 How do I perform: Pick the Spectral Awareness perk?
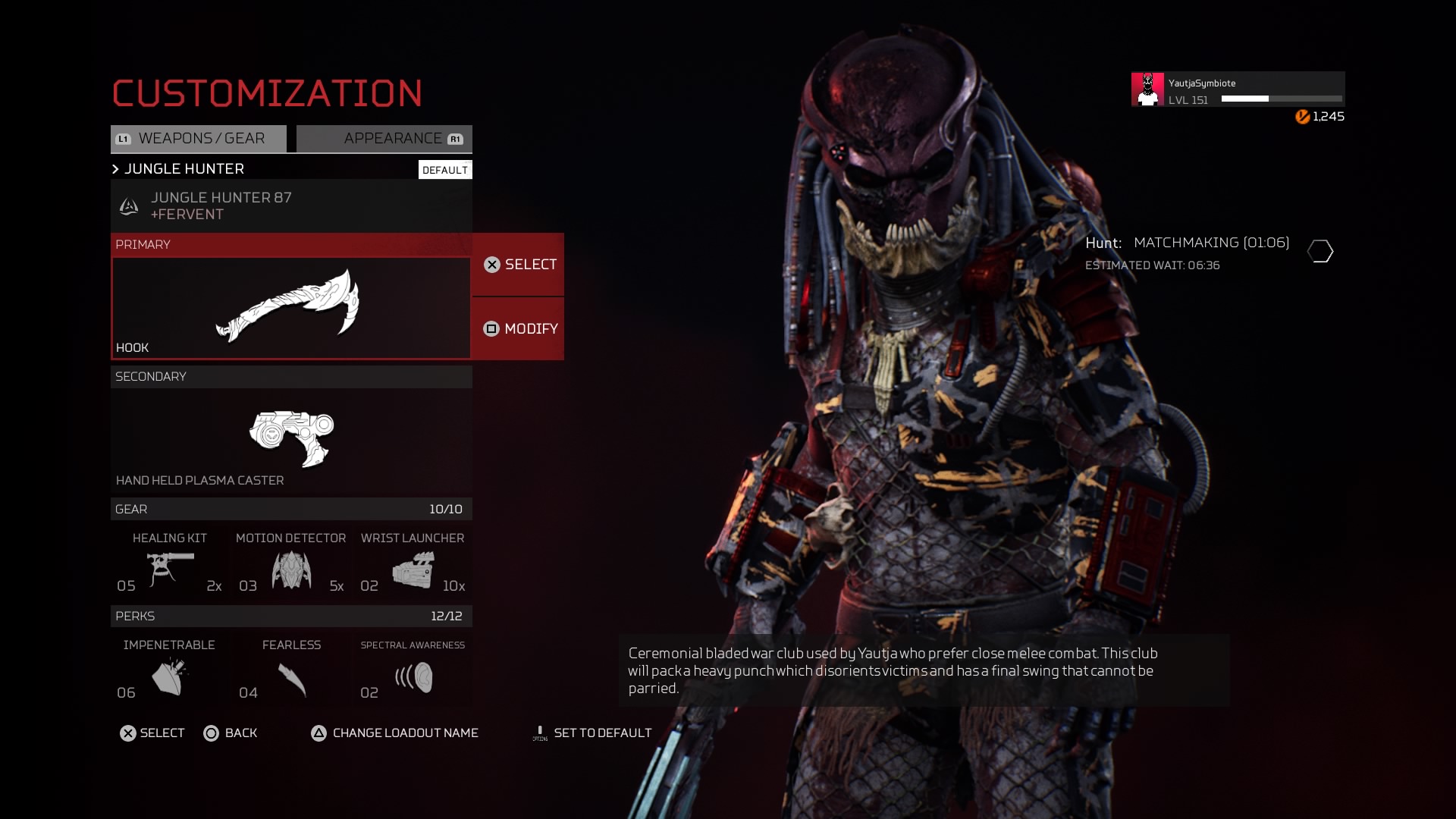413,671
